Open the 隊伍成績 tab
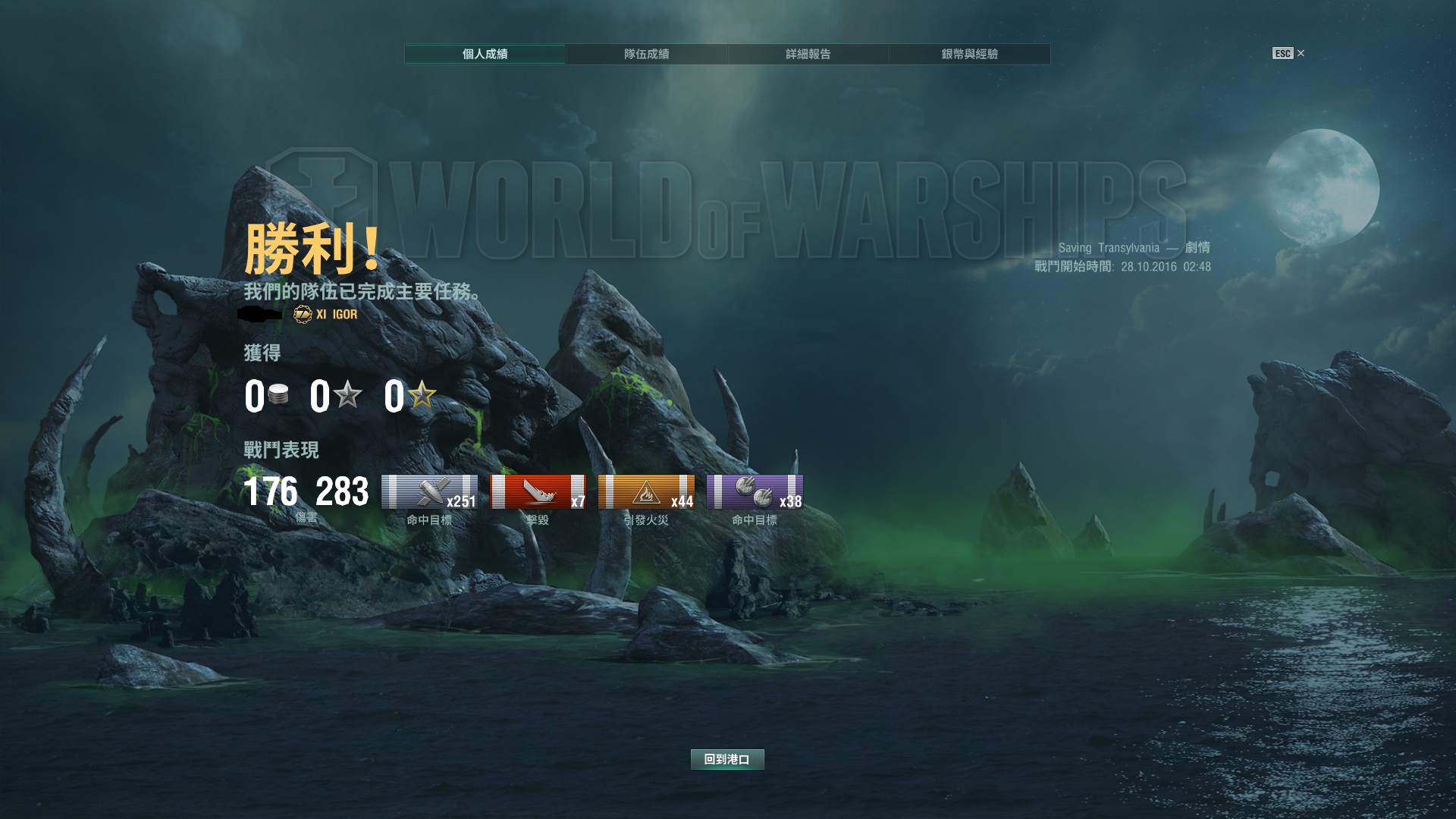Screen dimensions: 1456x819 click(x=646, y=54)
